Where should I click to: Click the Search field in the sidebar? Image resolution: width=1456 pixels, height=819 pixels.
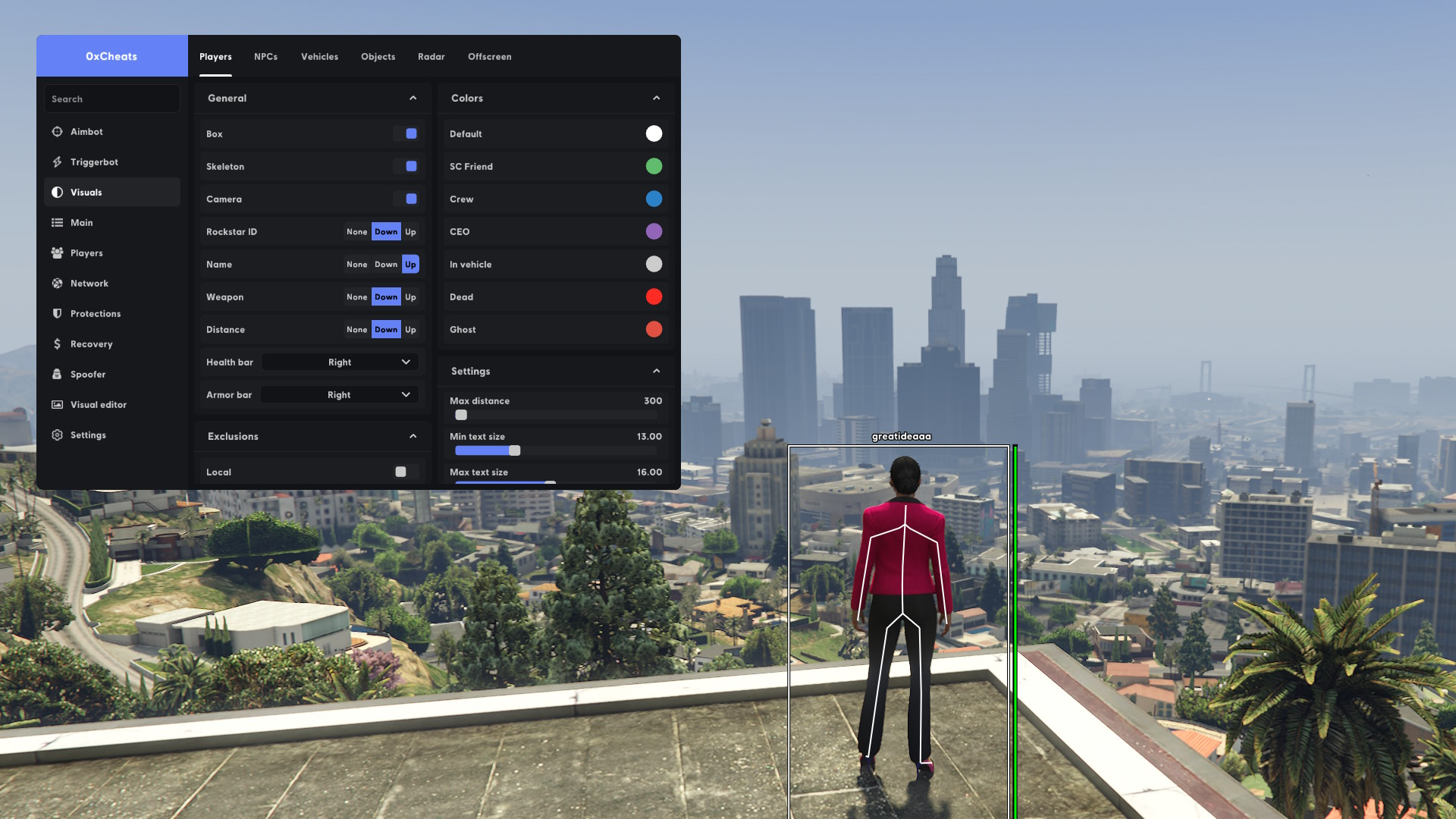tap(111, 98)
